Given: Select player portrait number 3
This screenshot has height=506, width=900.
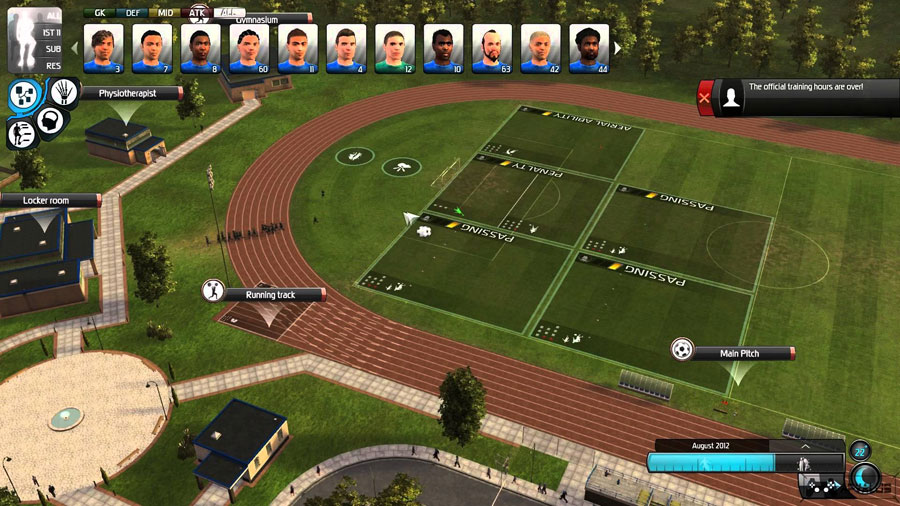Looking at the screenshot, I should (103, 48).
